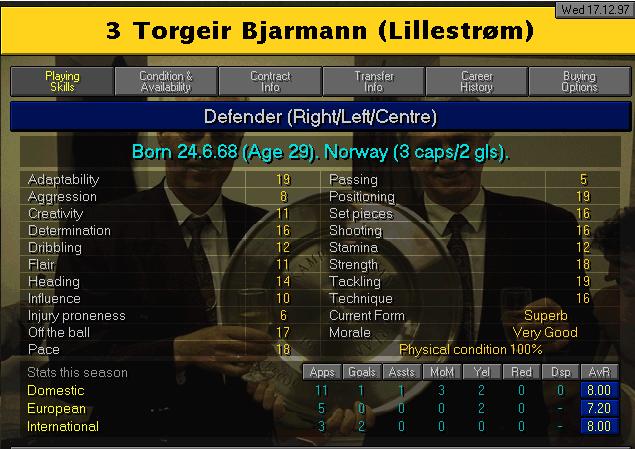The image size is (635, 449).
Task: Select the Transfer Info tab
Action: [374, 82]
